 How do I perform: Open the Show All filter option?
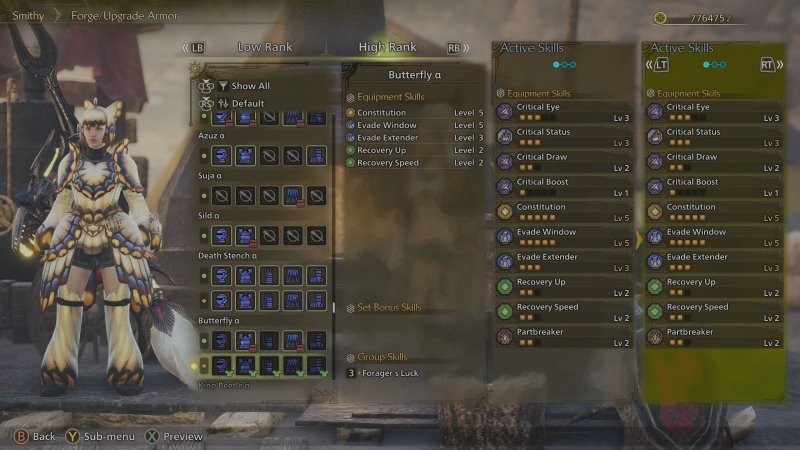[x=250, y=86]
